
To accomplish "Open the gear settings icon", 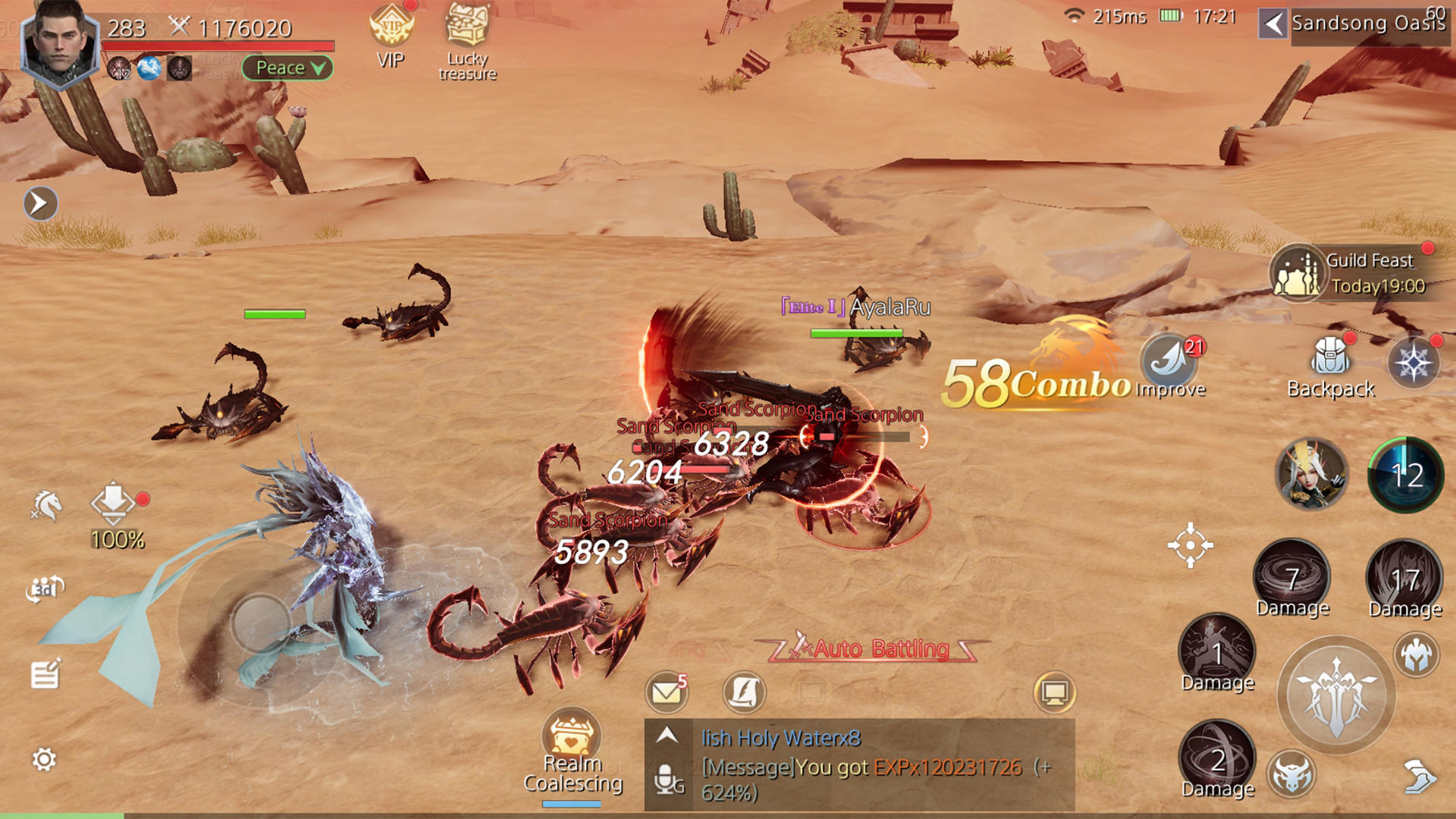I will [44, 759].
